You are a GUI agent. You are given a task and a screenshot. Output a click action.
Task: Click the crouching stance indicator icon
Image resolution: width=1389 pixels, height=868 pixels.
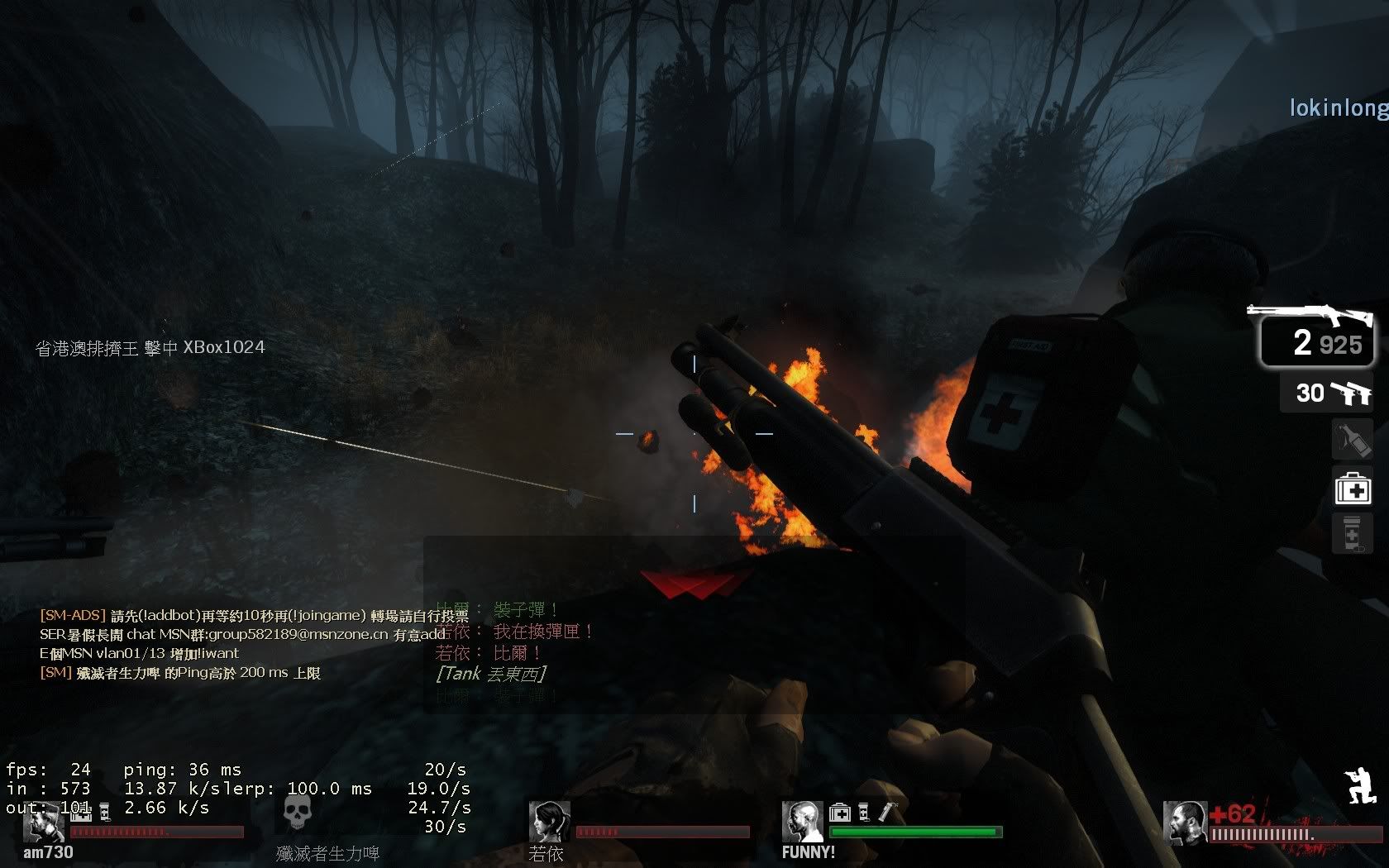point(1360,785)
